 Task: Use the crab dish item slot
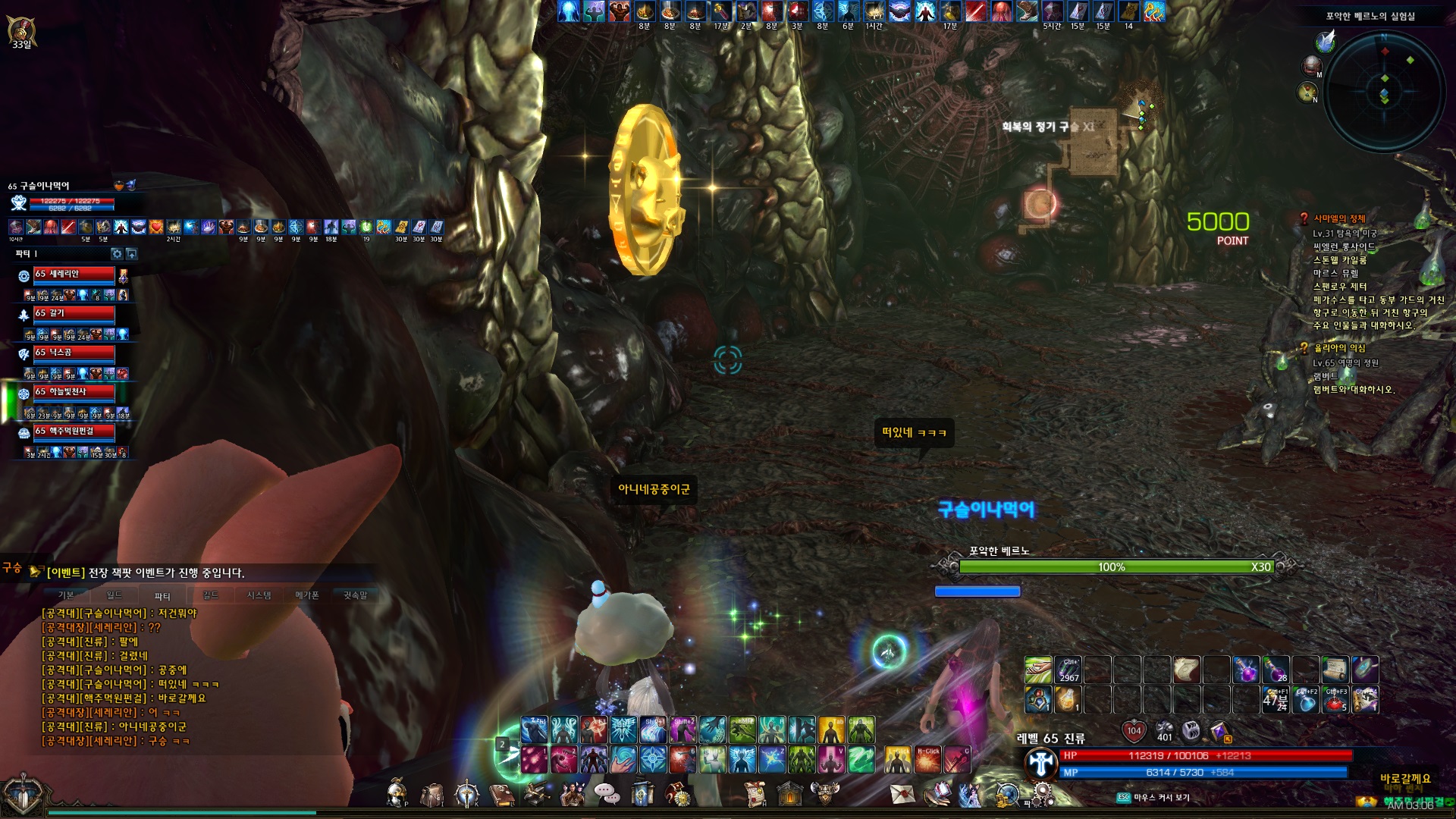[1335, 699]
